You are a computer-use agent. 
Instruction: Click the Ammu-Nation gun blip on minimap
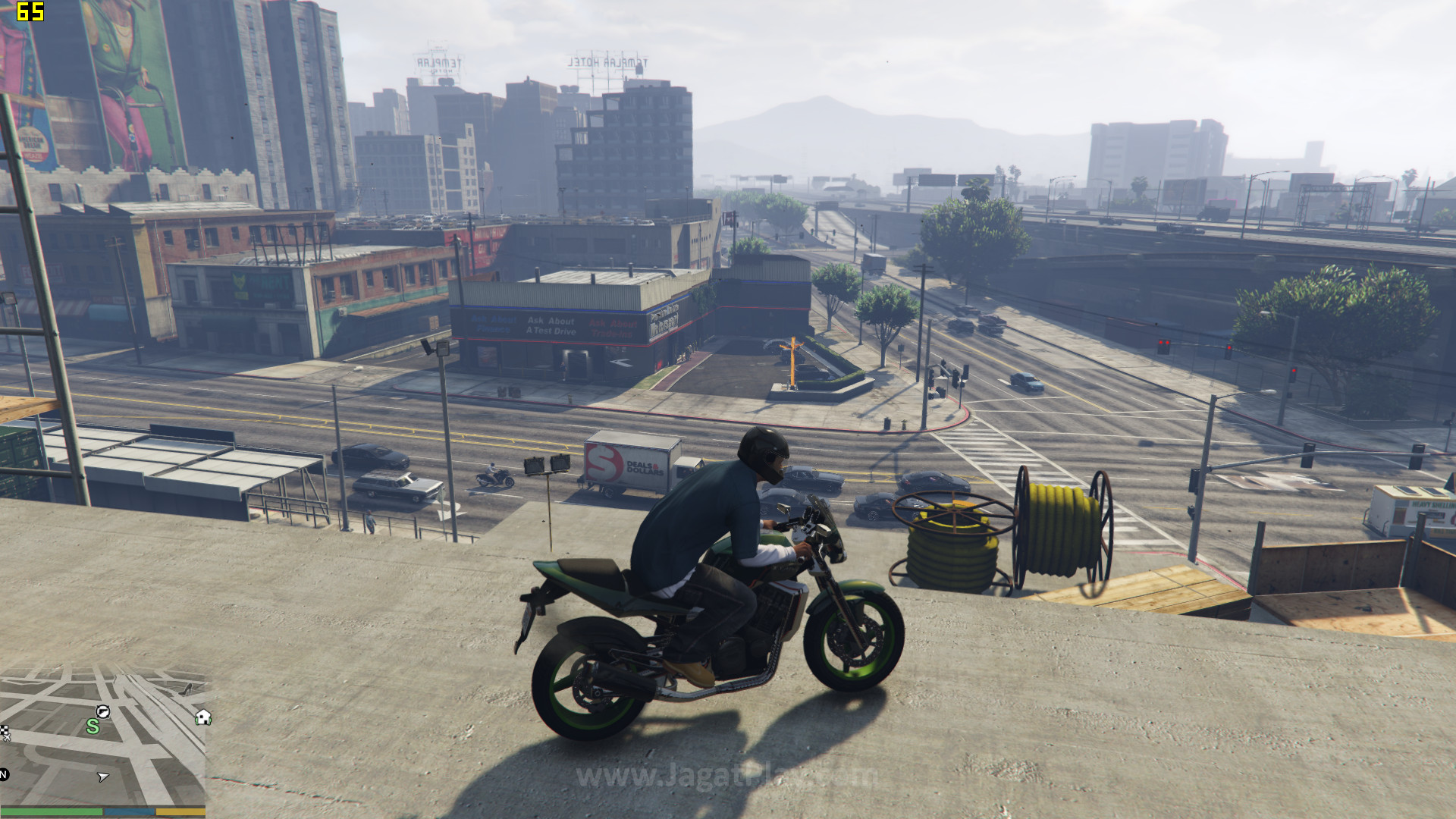point(102,711)
